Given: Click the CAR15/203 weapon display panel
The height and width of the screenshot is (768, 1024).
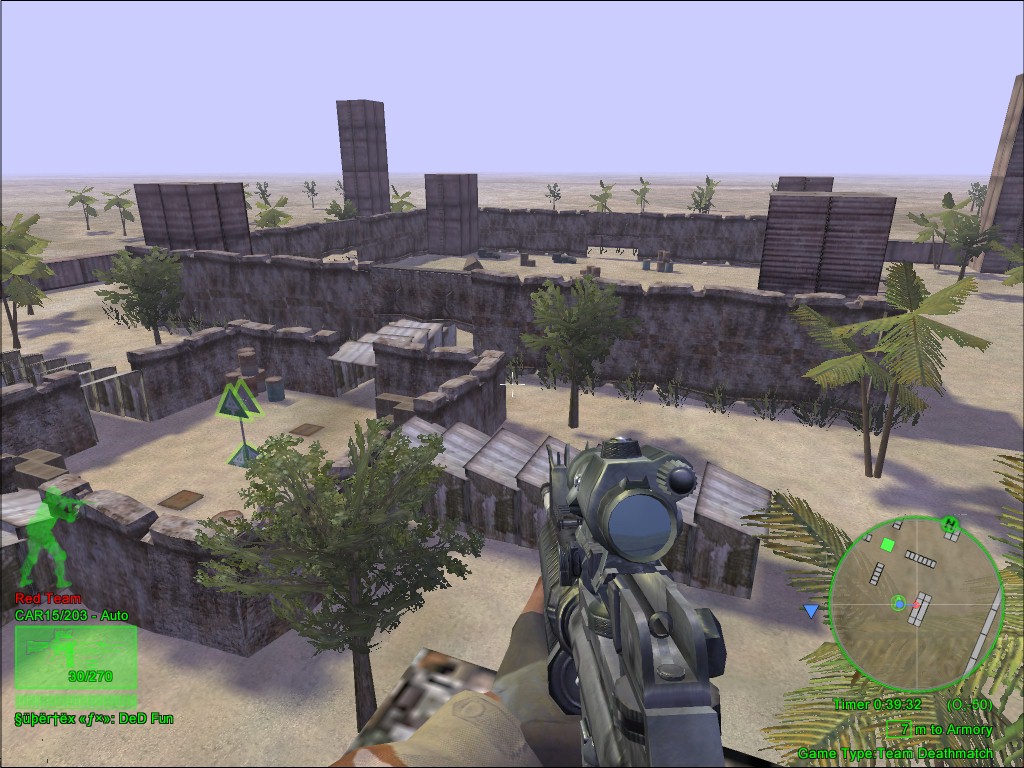Looking at the screenshot, I should 76,657.
